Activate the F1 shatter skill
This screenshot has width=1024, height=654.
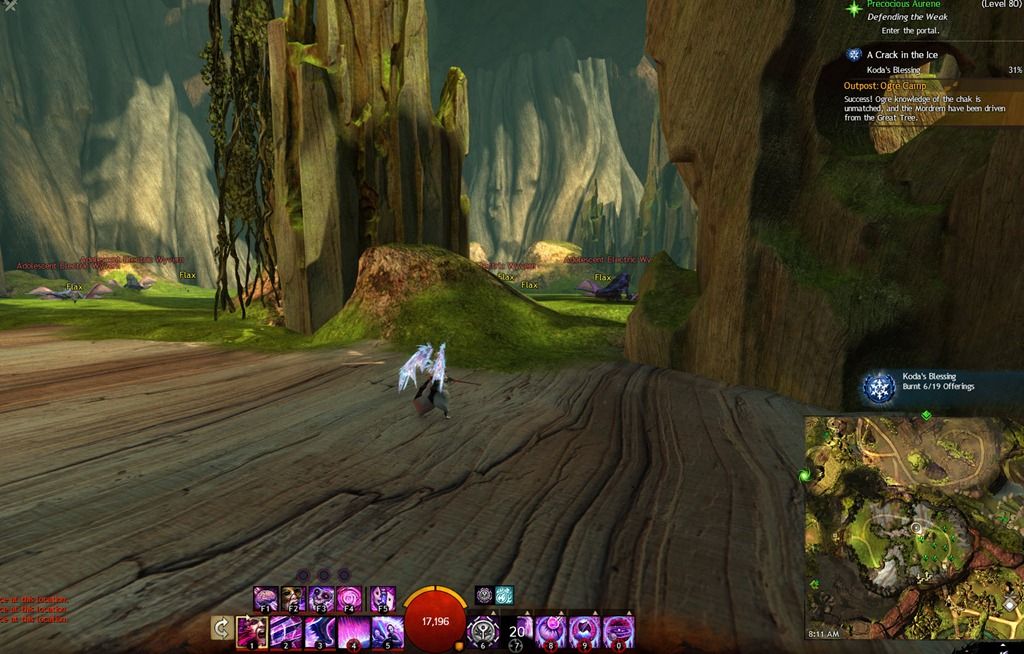click(x=265, y=599)
